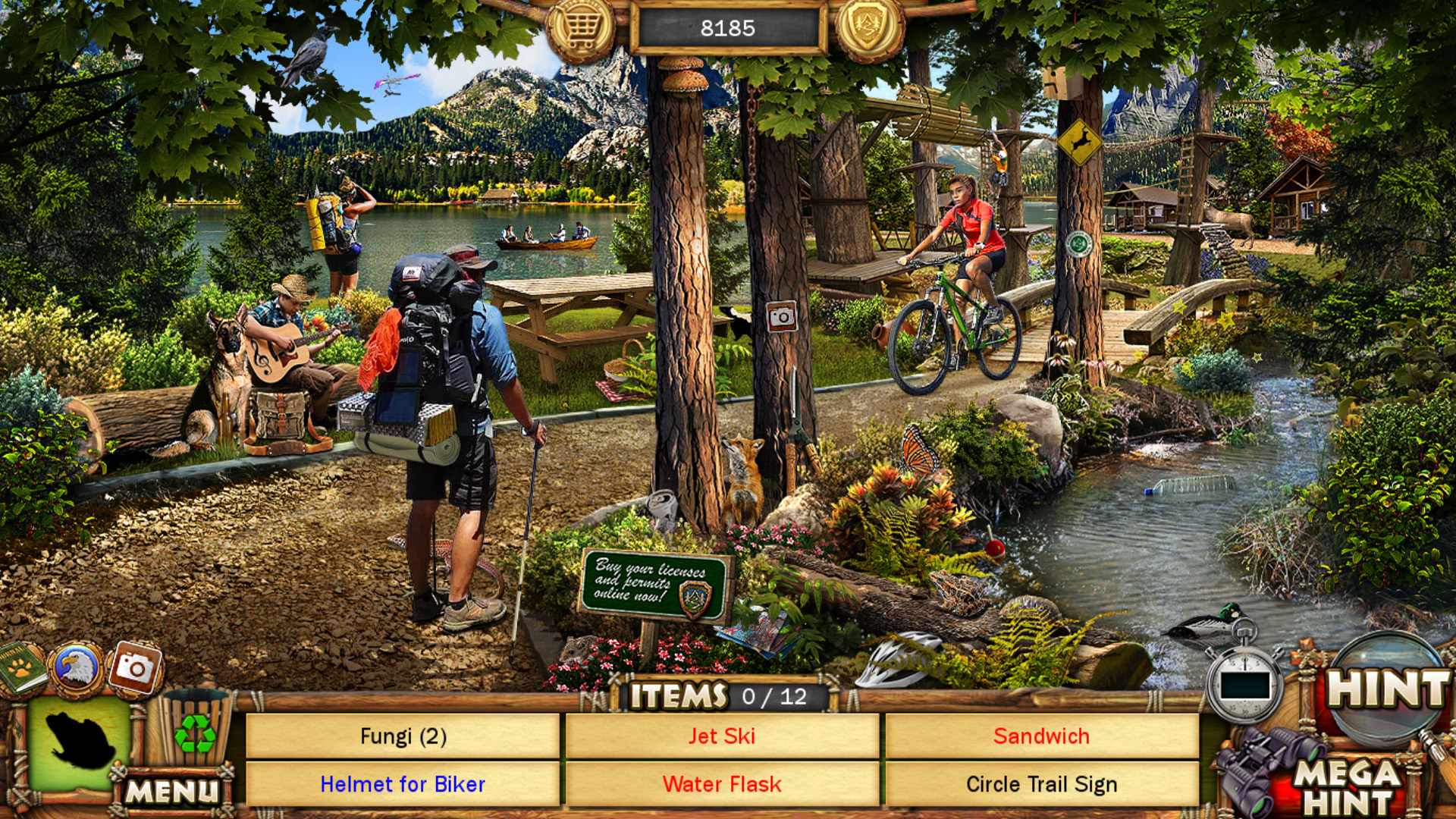
Task: Select 'Jet Ski' in the items list
Action: tap(722, 736)
